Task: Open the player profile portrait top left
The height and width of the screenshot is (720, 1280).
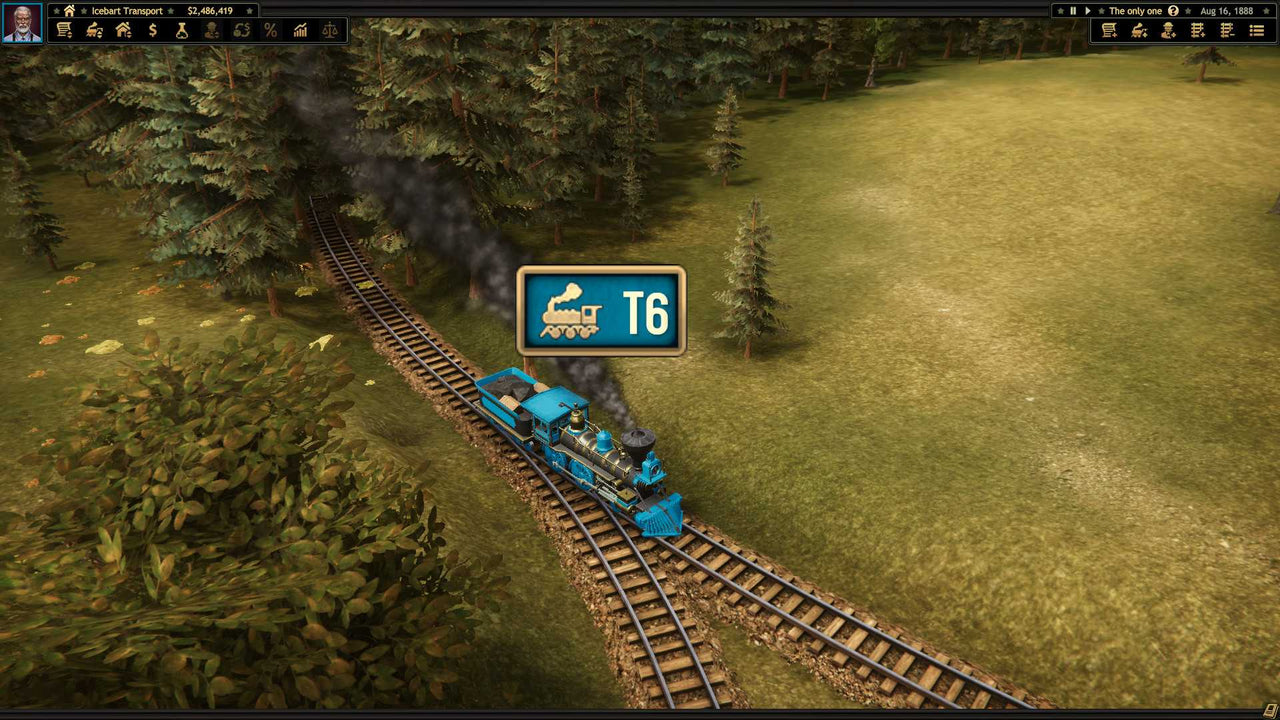Action: click(x=21, y=22)
